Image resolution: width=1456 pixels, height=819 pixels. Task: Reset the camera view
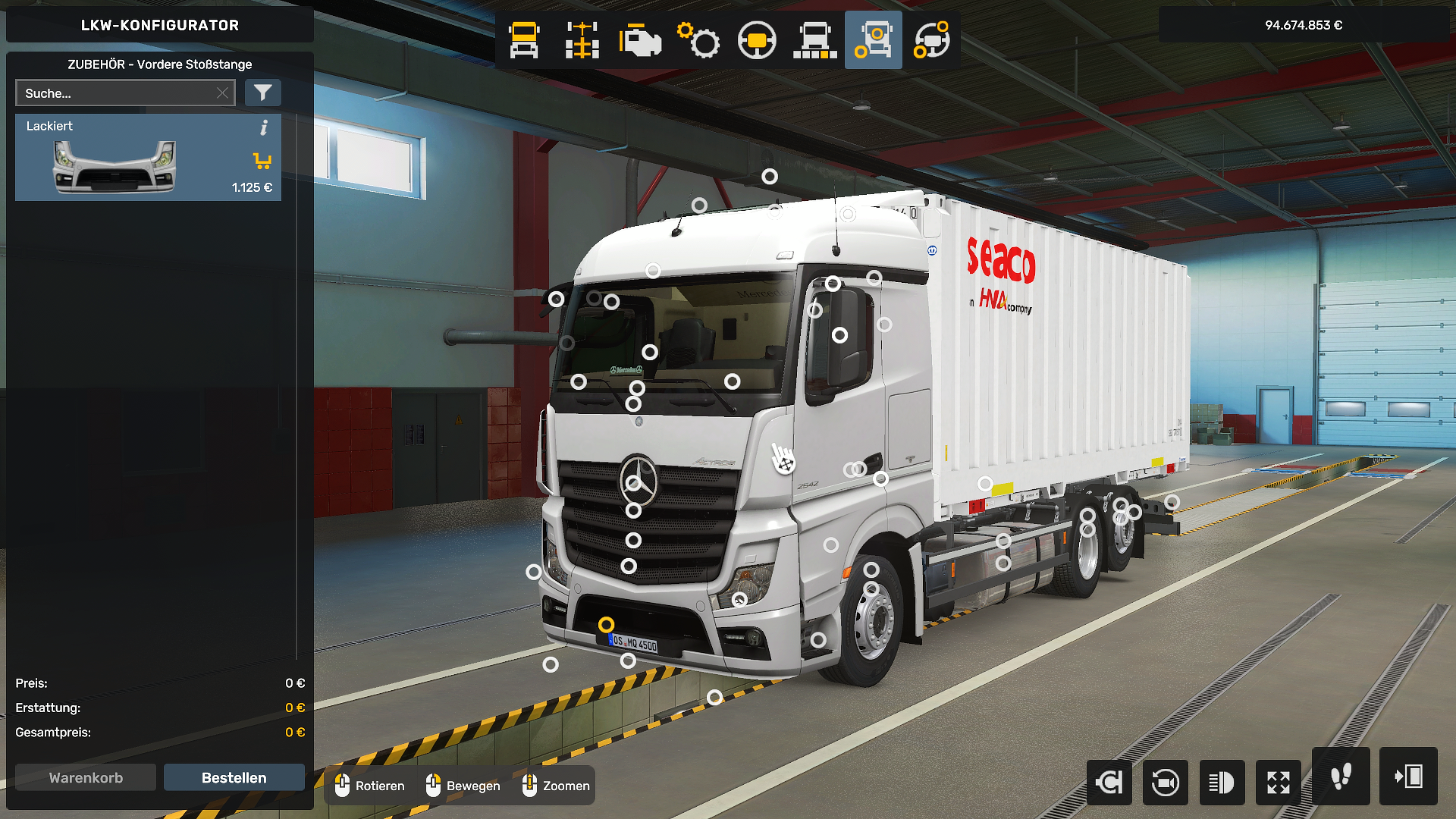(x=1166, y=782)
